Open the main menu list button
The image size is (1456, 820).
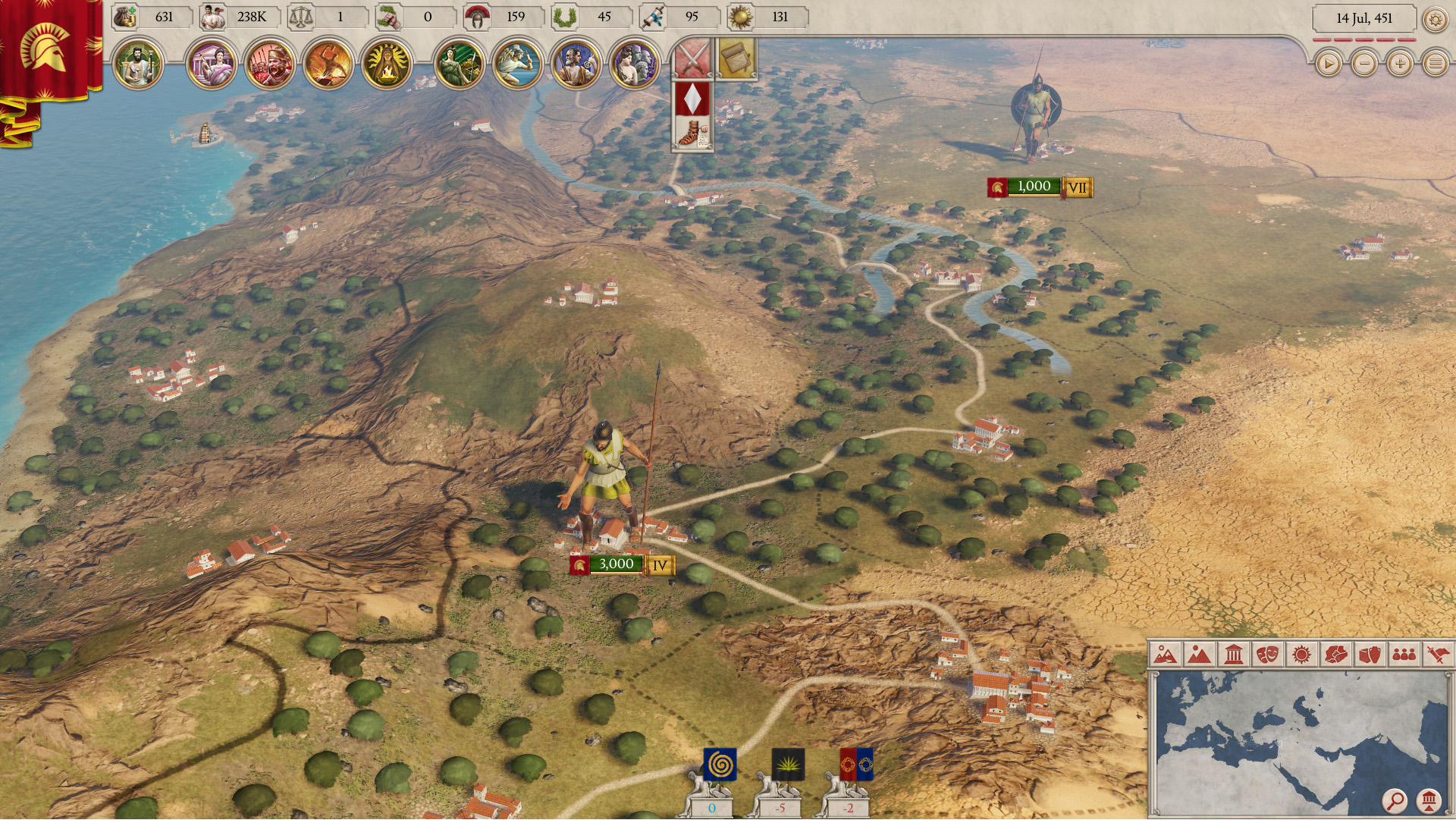1436,64
